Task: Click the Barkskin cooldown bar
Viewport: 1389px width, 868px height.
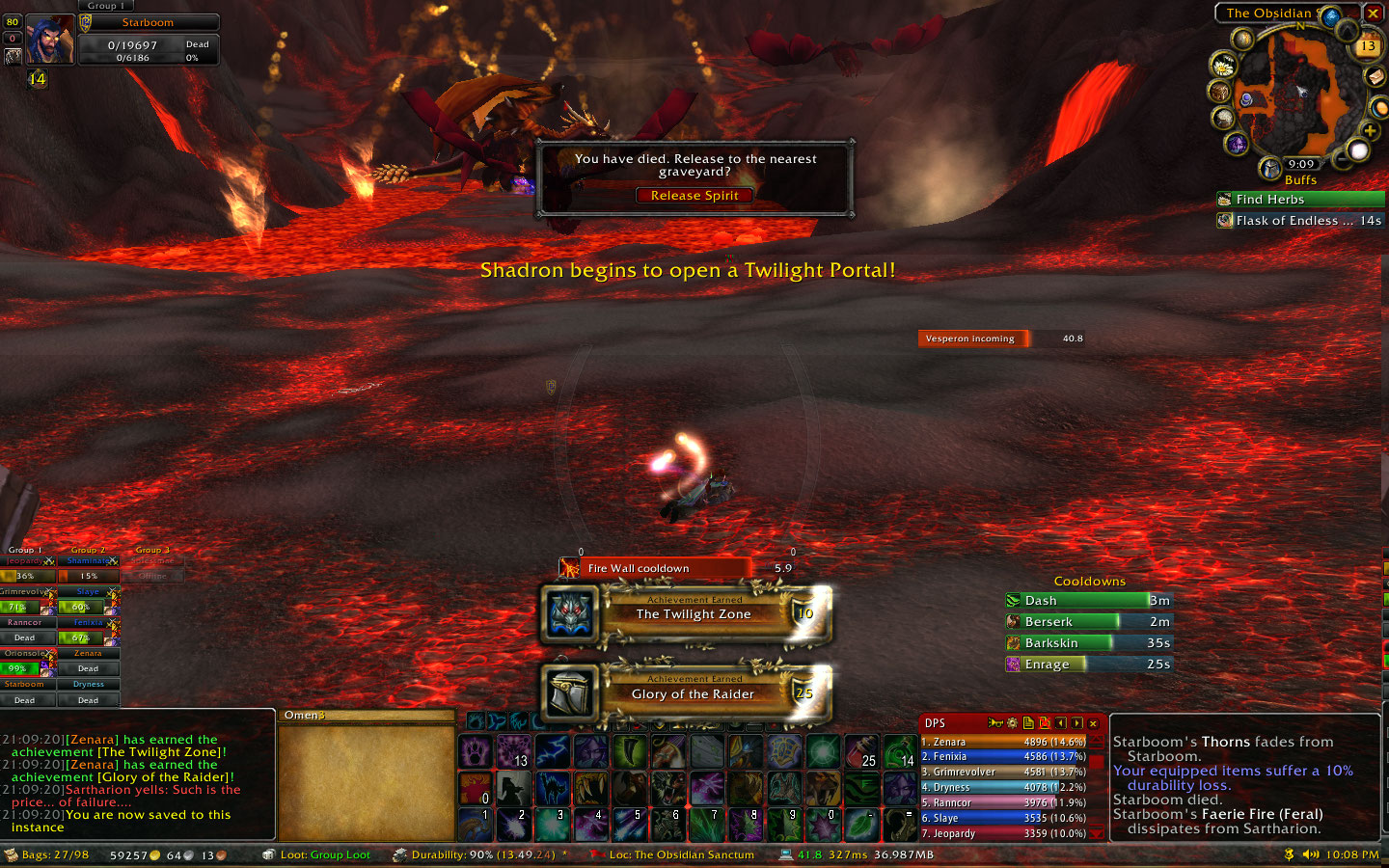Action: pyautogui.click(x=1088, y=643)
